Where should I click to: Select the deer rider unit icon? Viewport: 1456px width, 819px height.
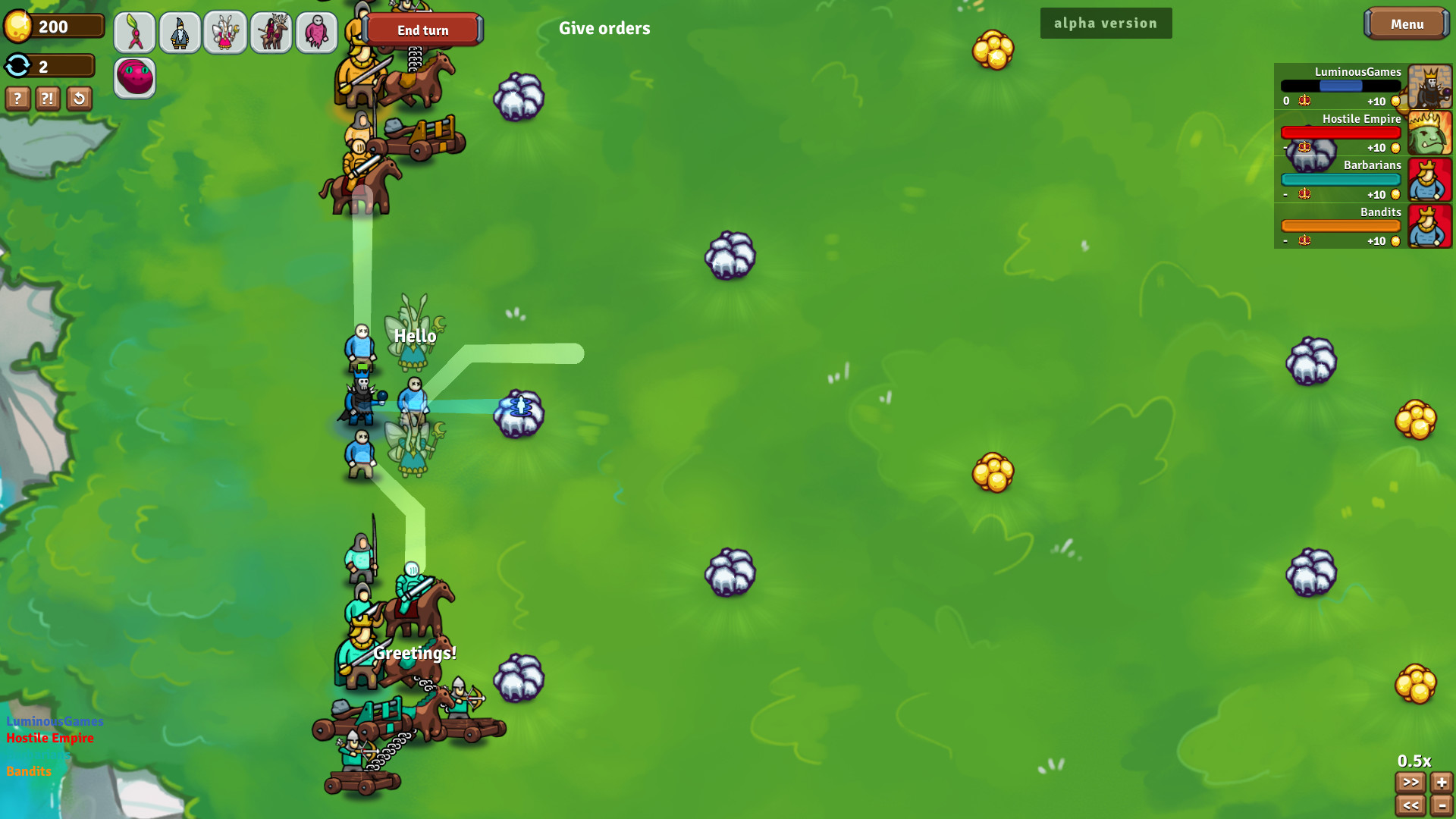271,33
